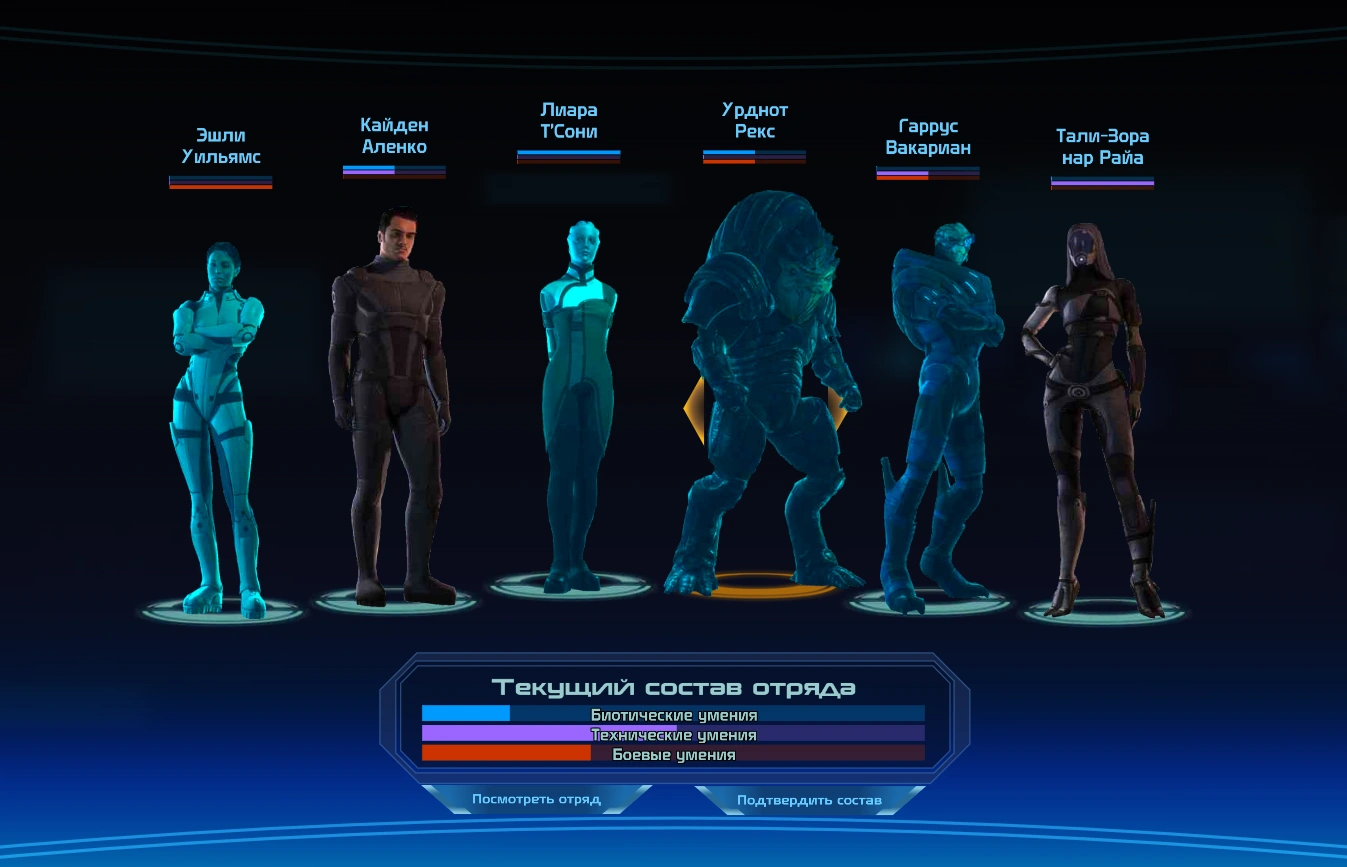
Task: Click the Боевые умения skill bar
Action: pyautogui.click(x=673, y=755)
